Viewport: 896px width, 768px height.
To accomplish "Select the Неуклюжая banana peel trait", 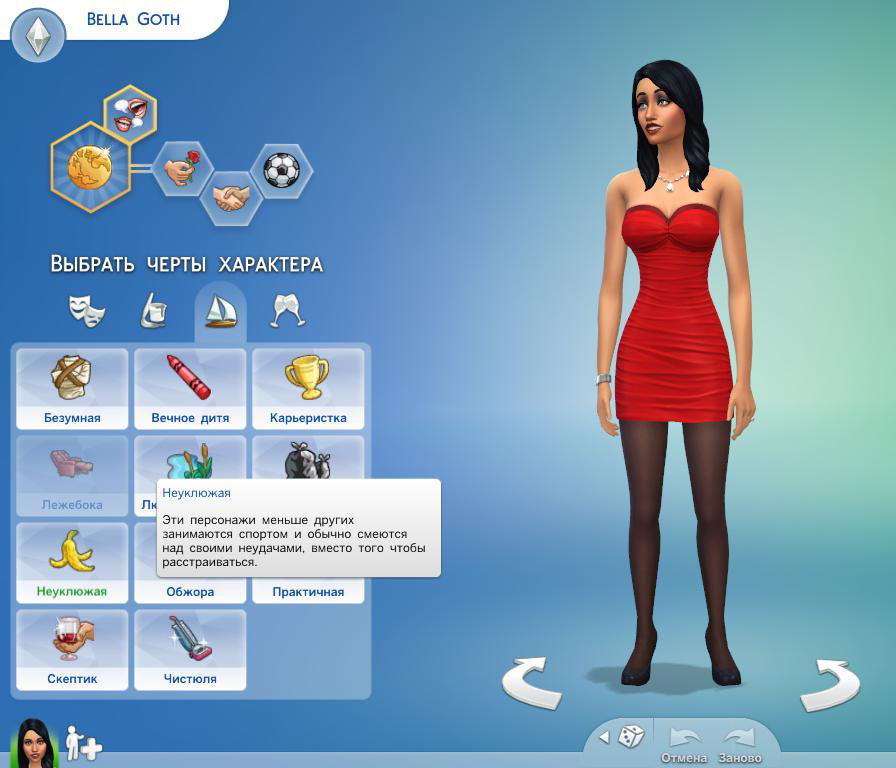I will pyautogui.click(x=71, y=563).
